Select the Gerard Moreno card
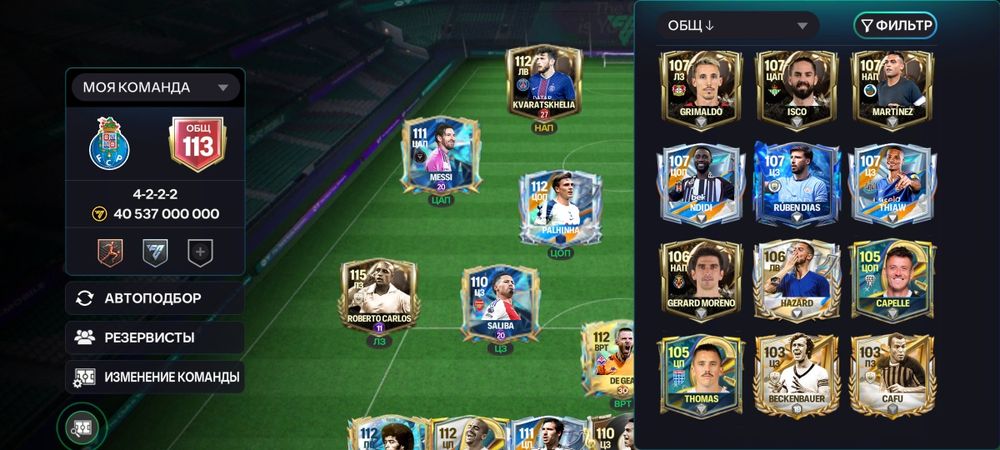This screenshot has width=1000, height=450. point(700,280)
